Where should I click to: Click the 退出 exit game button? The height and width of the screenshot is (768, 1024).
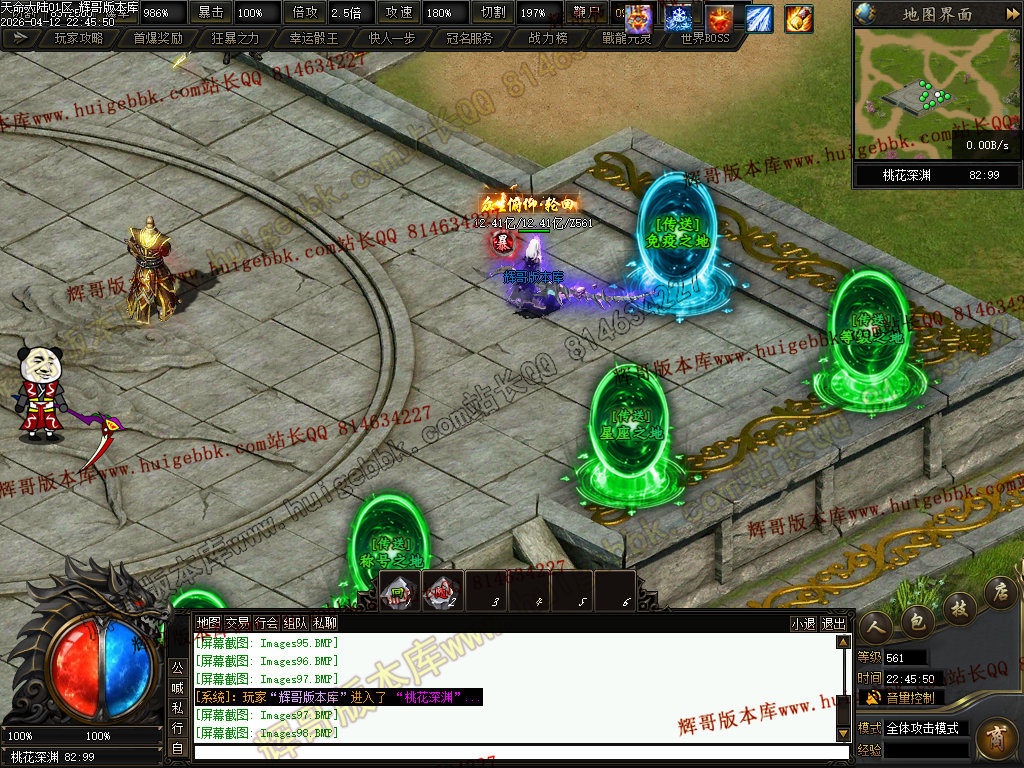point(833,623)
